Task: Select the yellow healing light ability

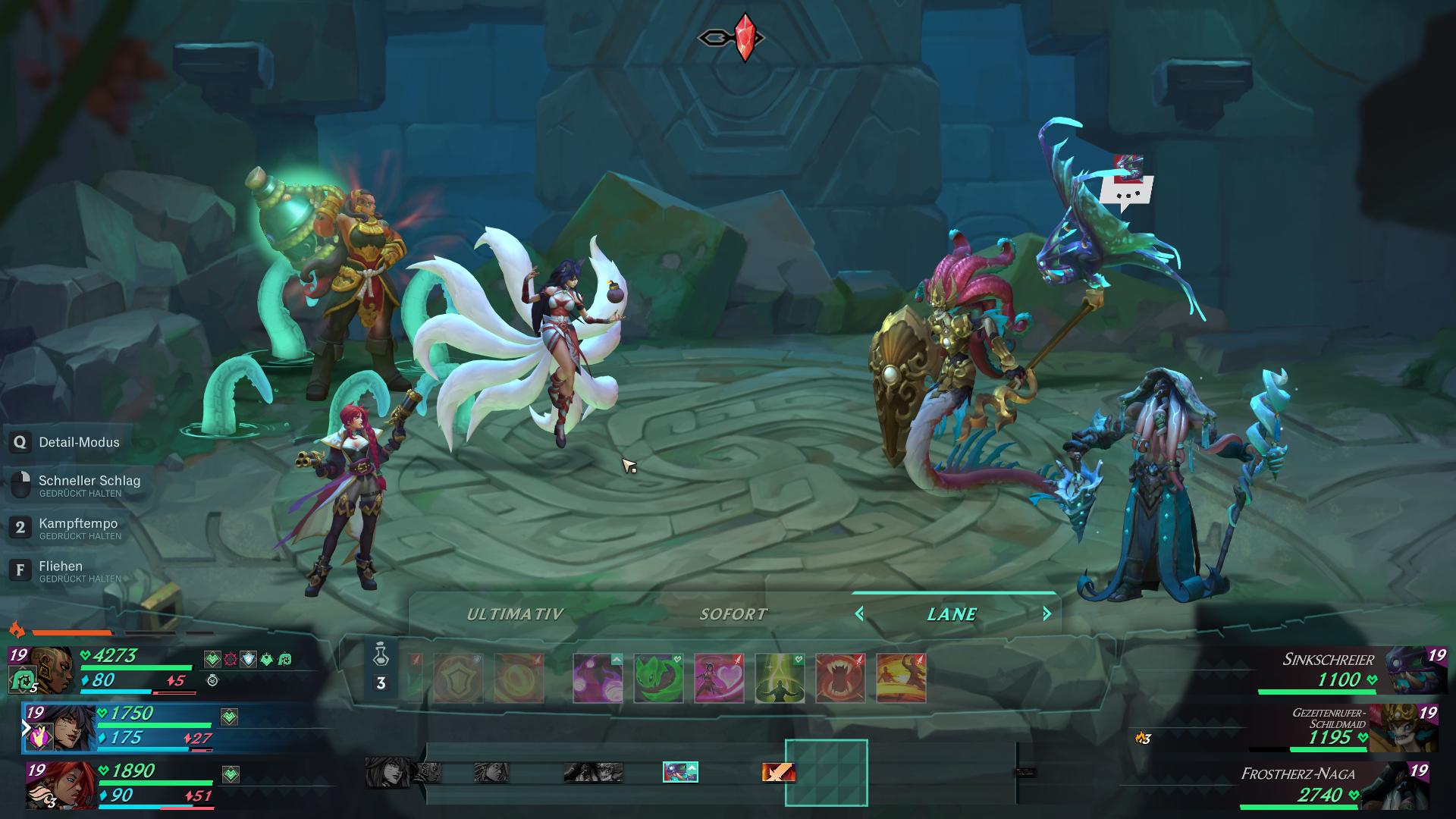Action: click(x=779, y=677)
